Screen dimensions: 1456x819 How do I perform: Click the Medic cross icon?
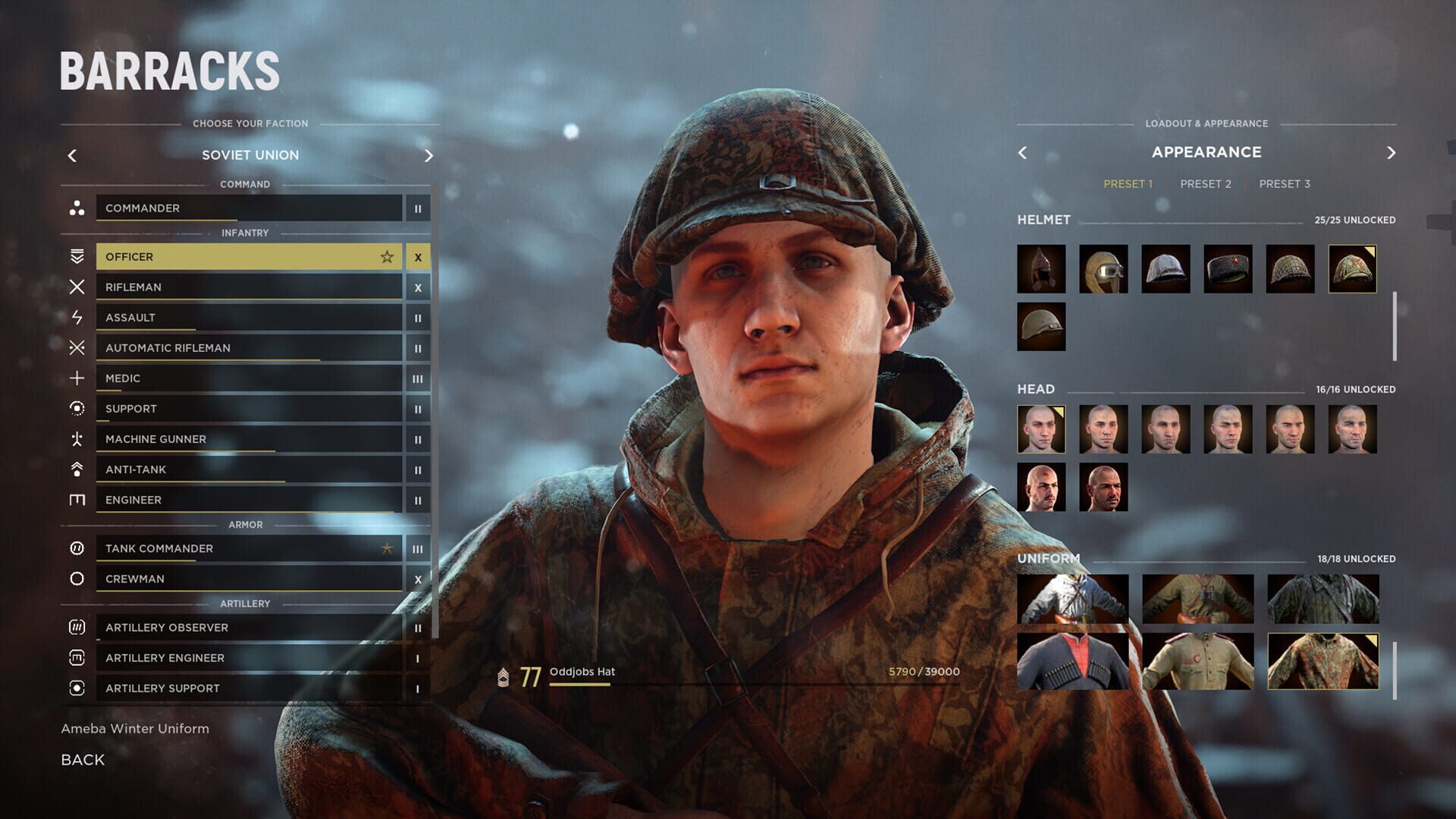[x=76, y=378]
